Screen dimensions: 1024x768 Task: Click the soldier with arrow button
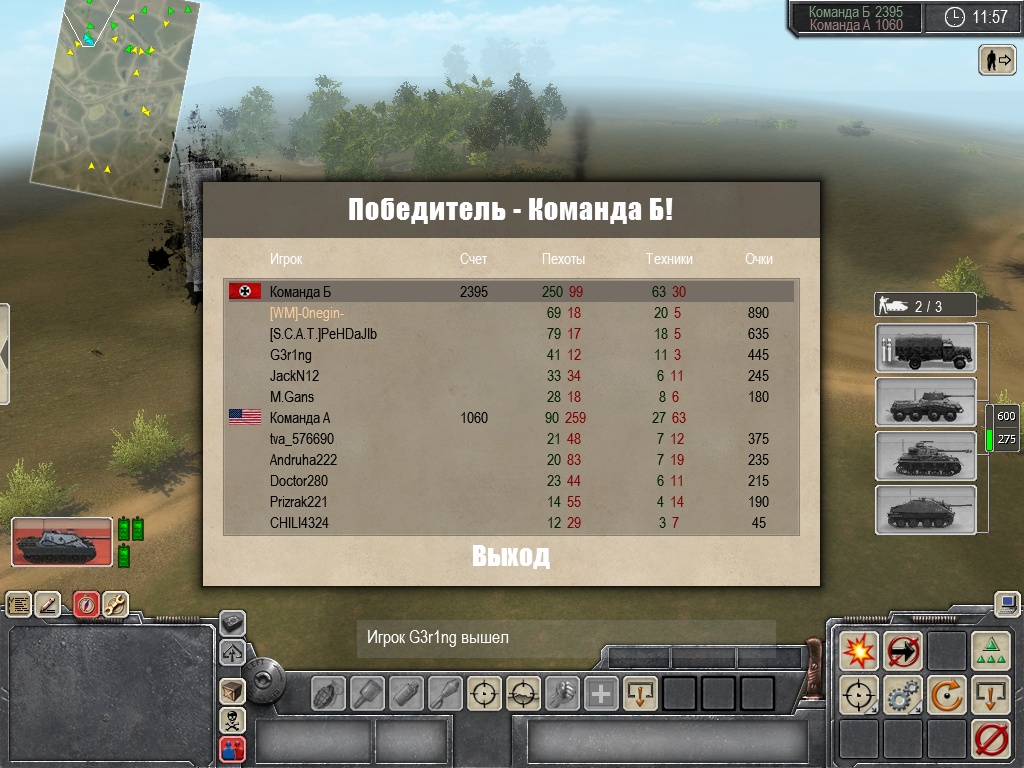(x=997, y=60)
